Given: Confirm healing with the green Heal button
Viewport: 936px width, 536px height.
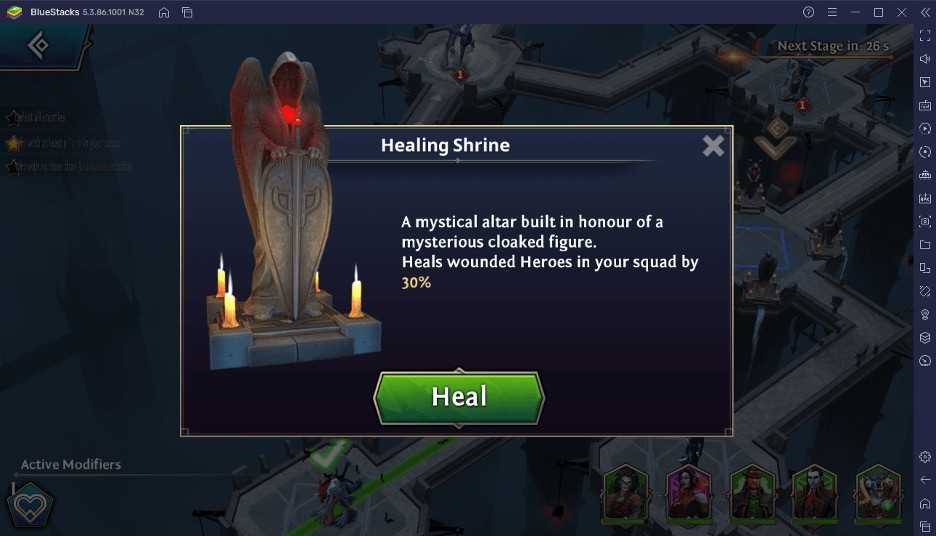Looking at the screenshot, I should tap(459, 397).
